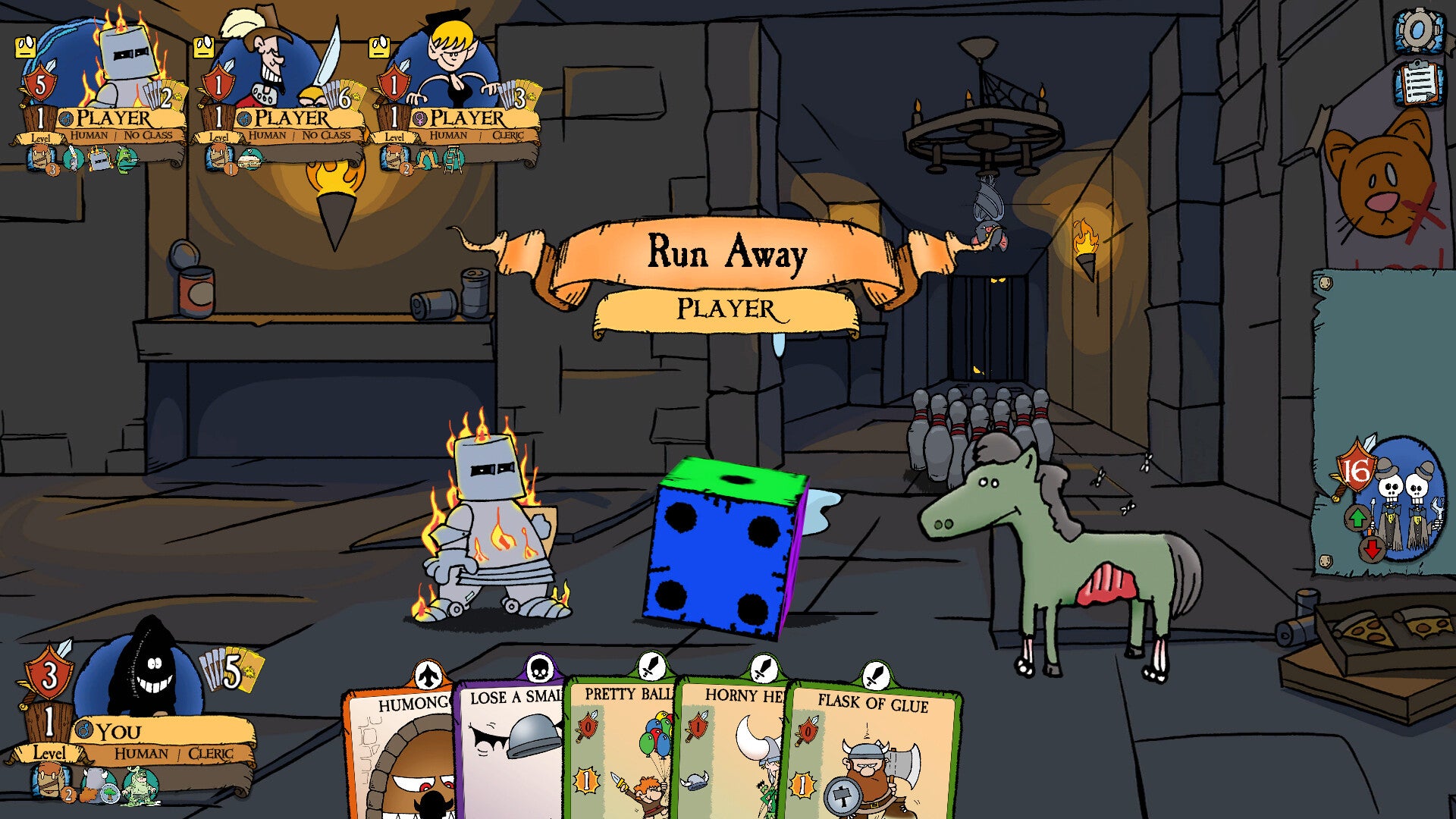Expand the flaming knight's backpack showing 3 items
The height and width of the screenshot is (819, 1456).
[x=39, y=156]
